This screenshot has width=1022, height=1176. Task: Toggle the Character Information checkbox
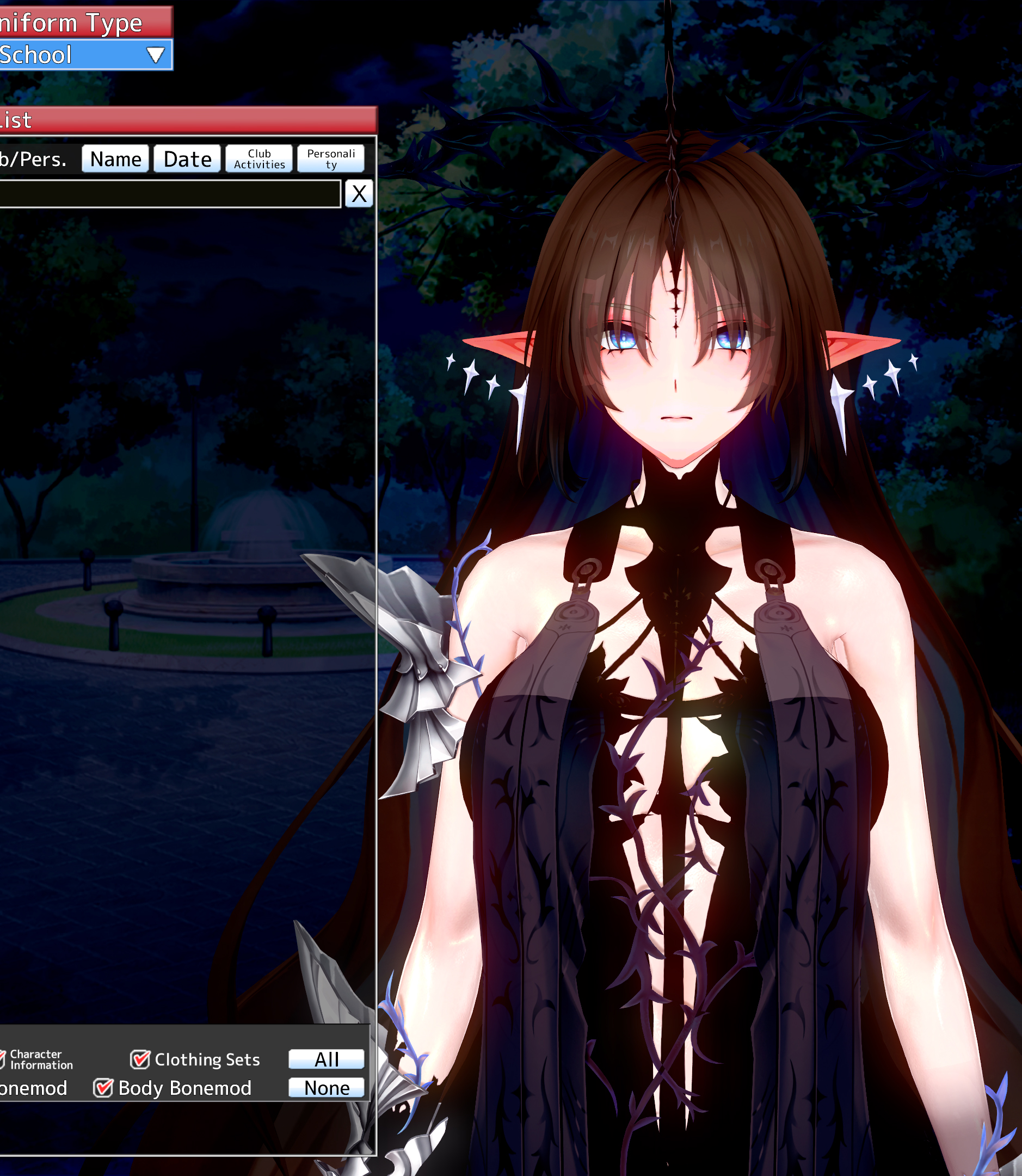[x=2, y=1059]
